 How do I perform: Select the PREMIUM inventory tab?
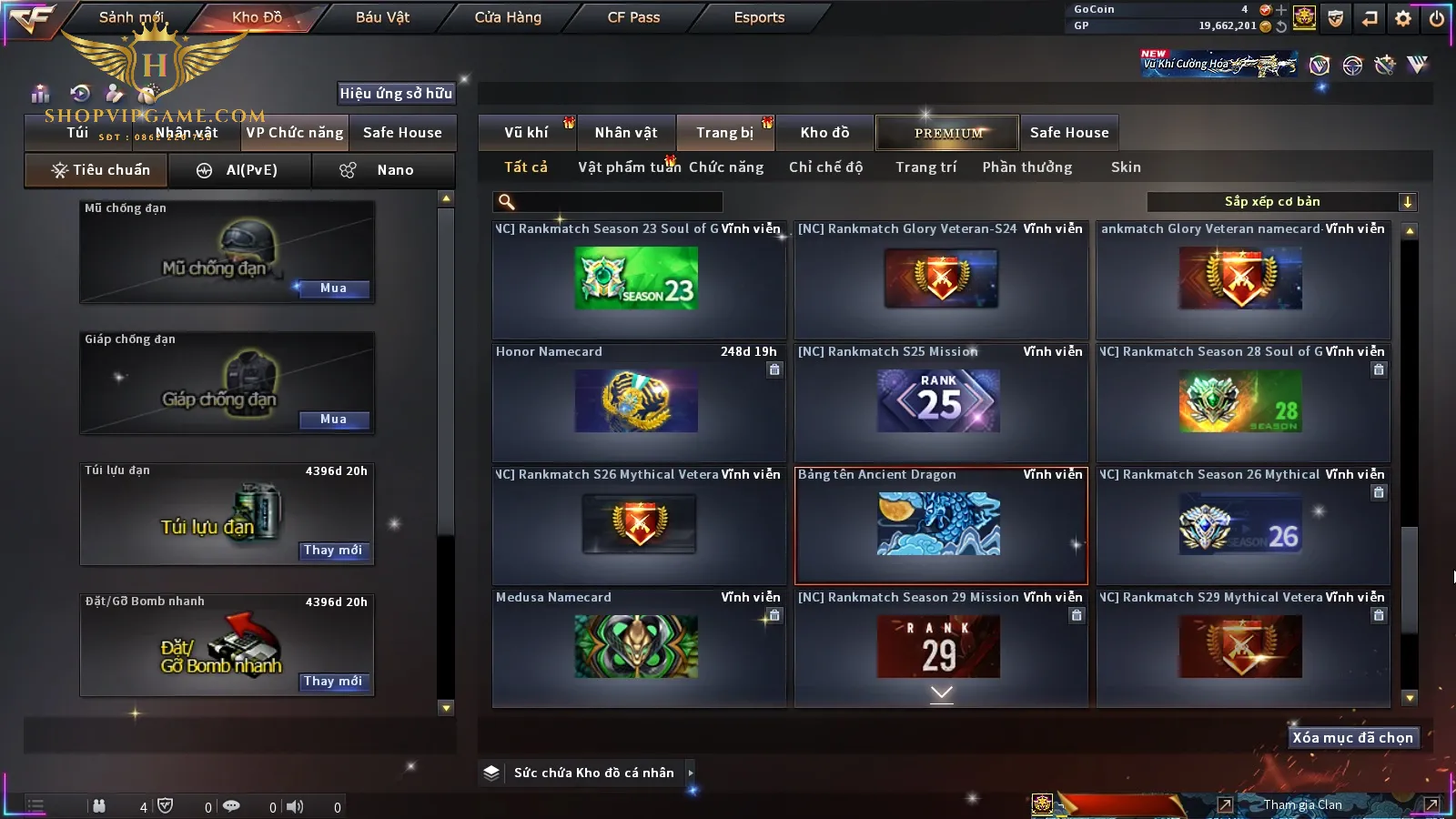(x=947, y=133)
